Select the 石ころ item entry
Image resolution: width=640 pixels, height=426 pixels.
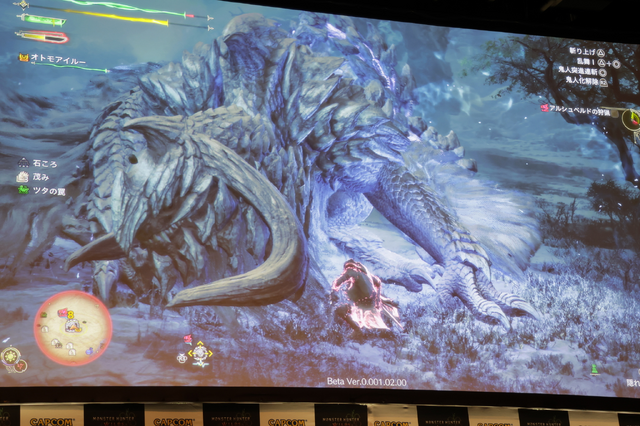[41, 162]
